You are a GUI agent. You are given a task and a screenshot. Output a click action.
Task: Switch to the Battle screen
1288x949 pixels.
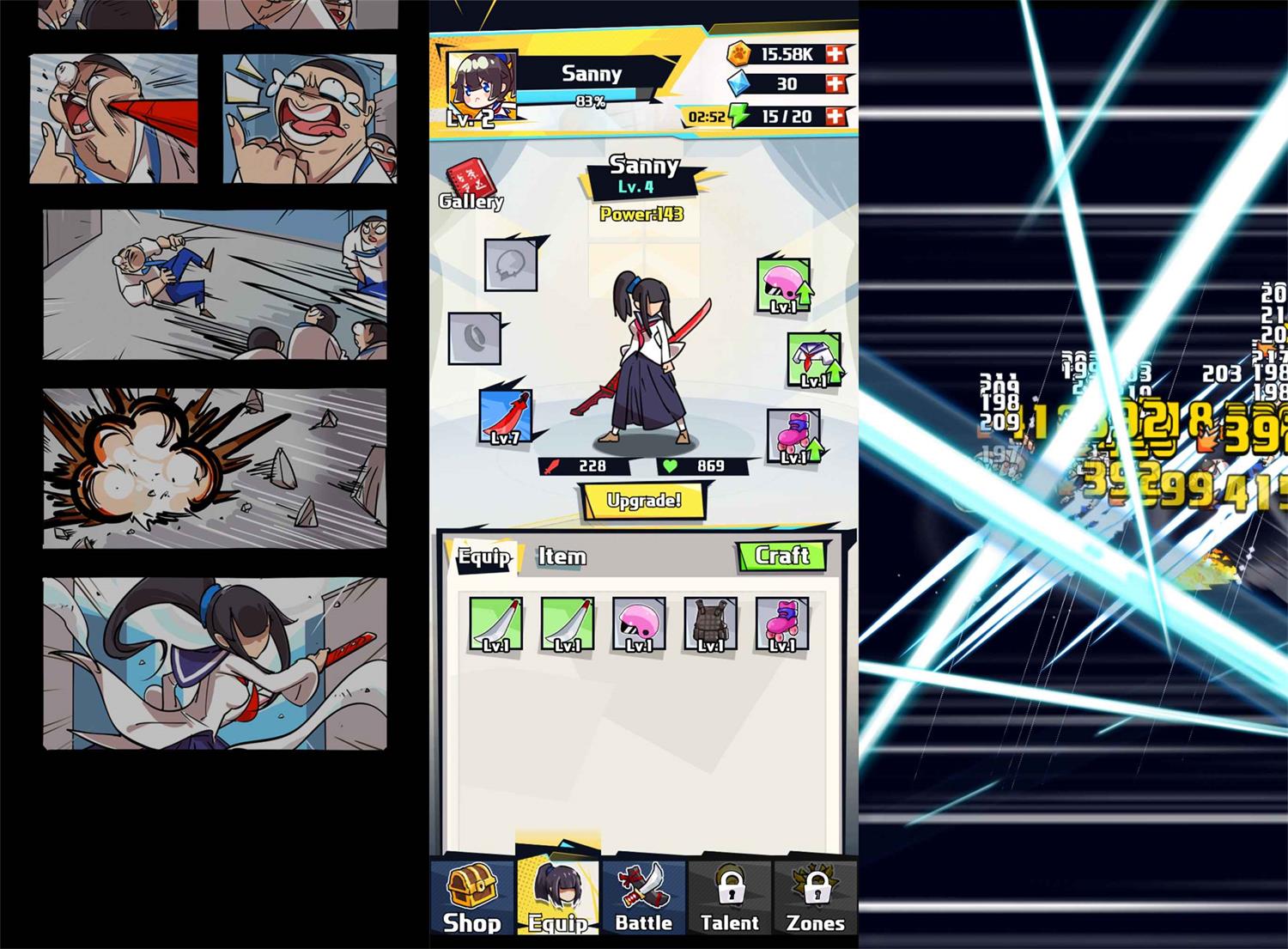click(644, 898)
